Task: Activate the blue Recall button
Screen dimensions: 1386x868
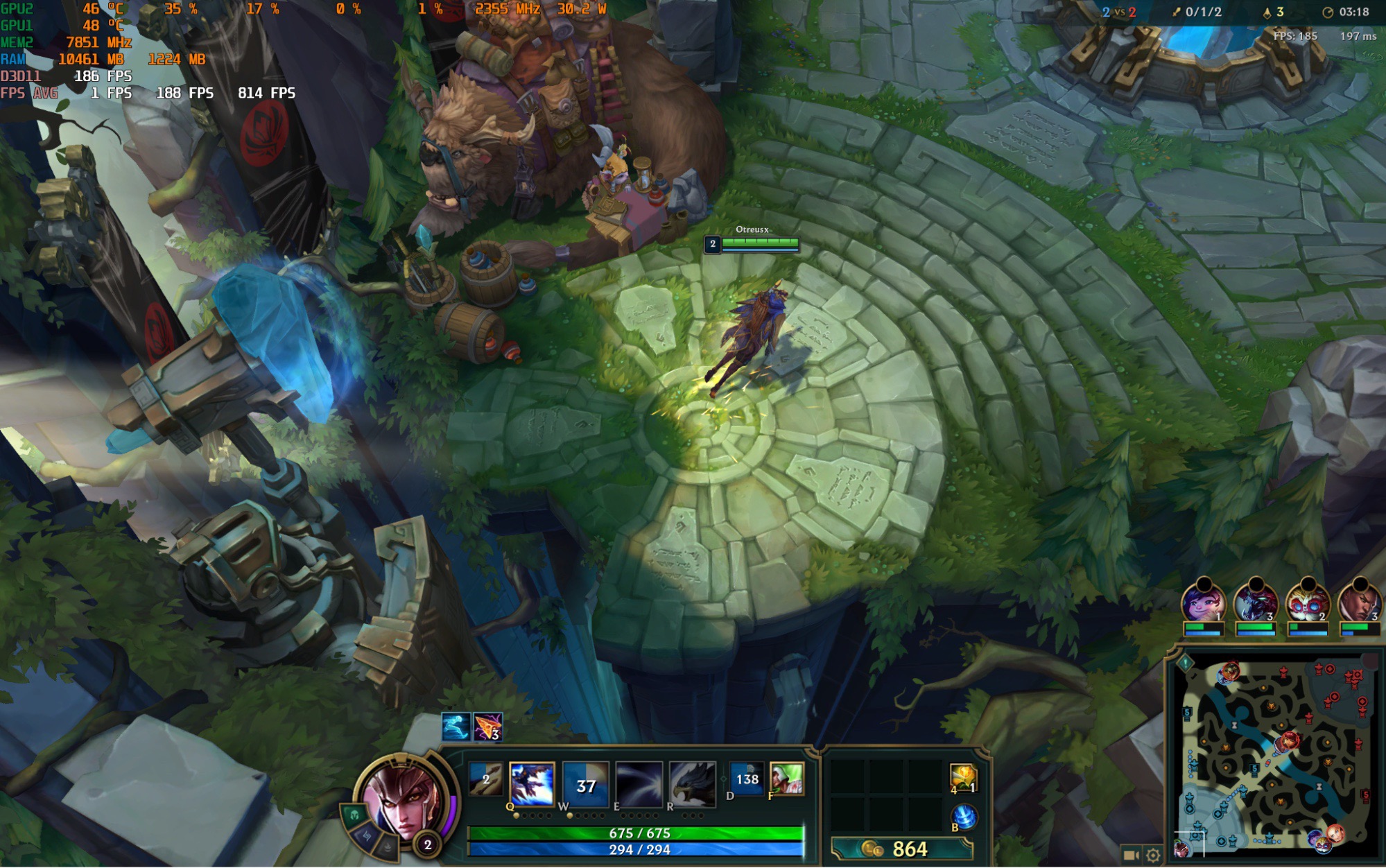Action: point(964,817)
